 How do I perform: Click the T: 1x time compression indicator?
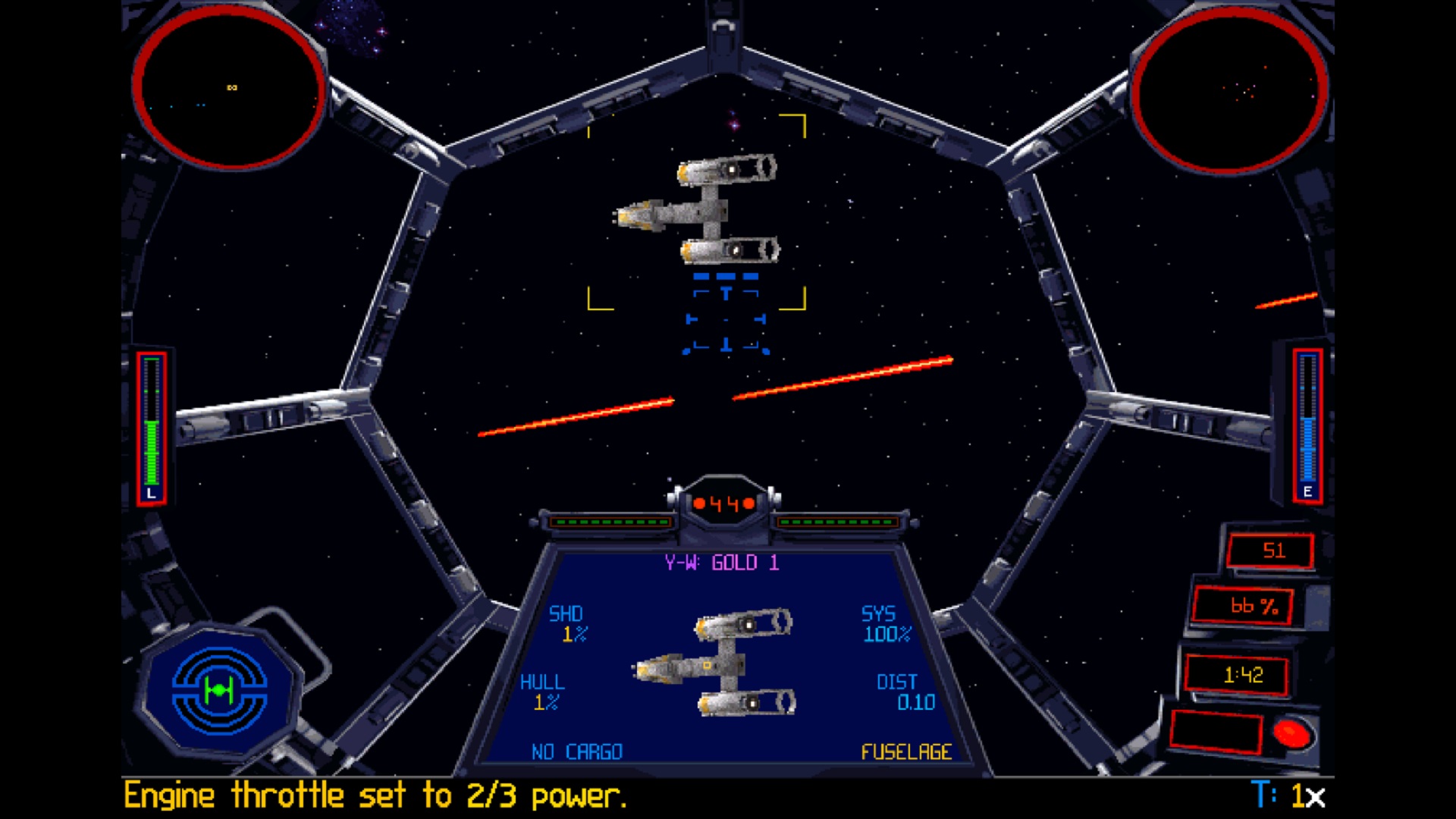1289,794
